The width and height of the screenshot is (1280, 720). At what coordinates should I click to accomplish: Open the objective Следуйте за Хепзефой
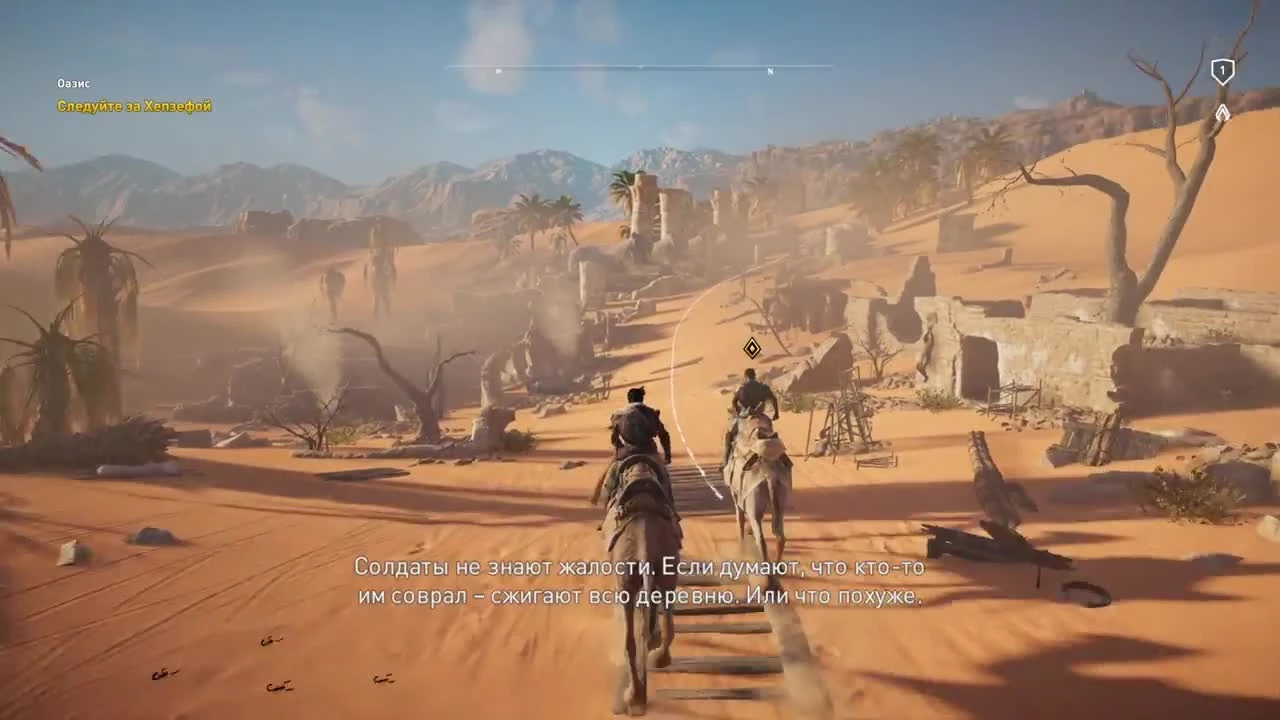[x=133, y=106]
